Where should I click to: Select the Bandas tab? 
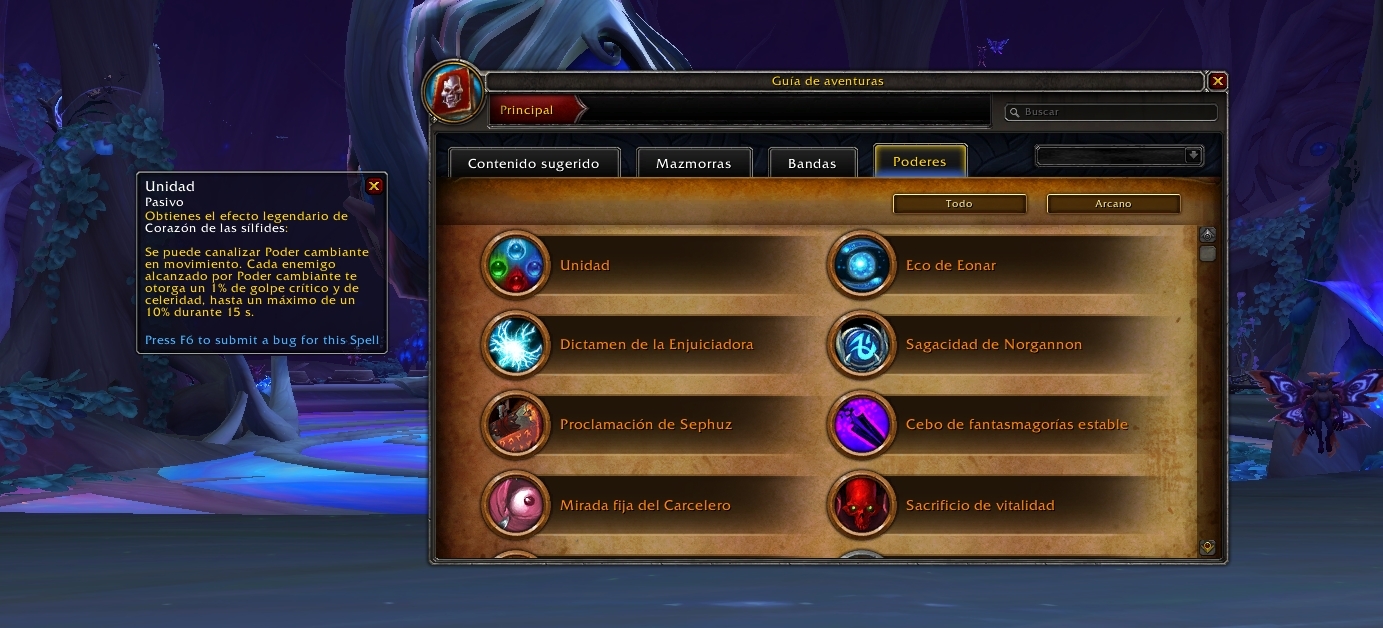click(812, 163)
